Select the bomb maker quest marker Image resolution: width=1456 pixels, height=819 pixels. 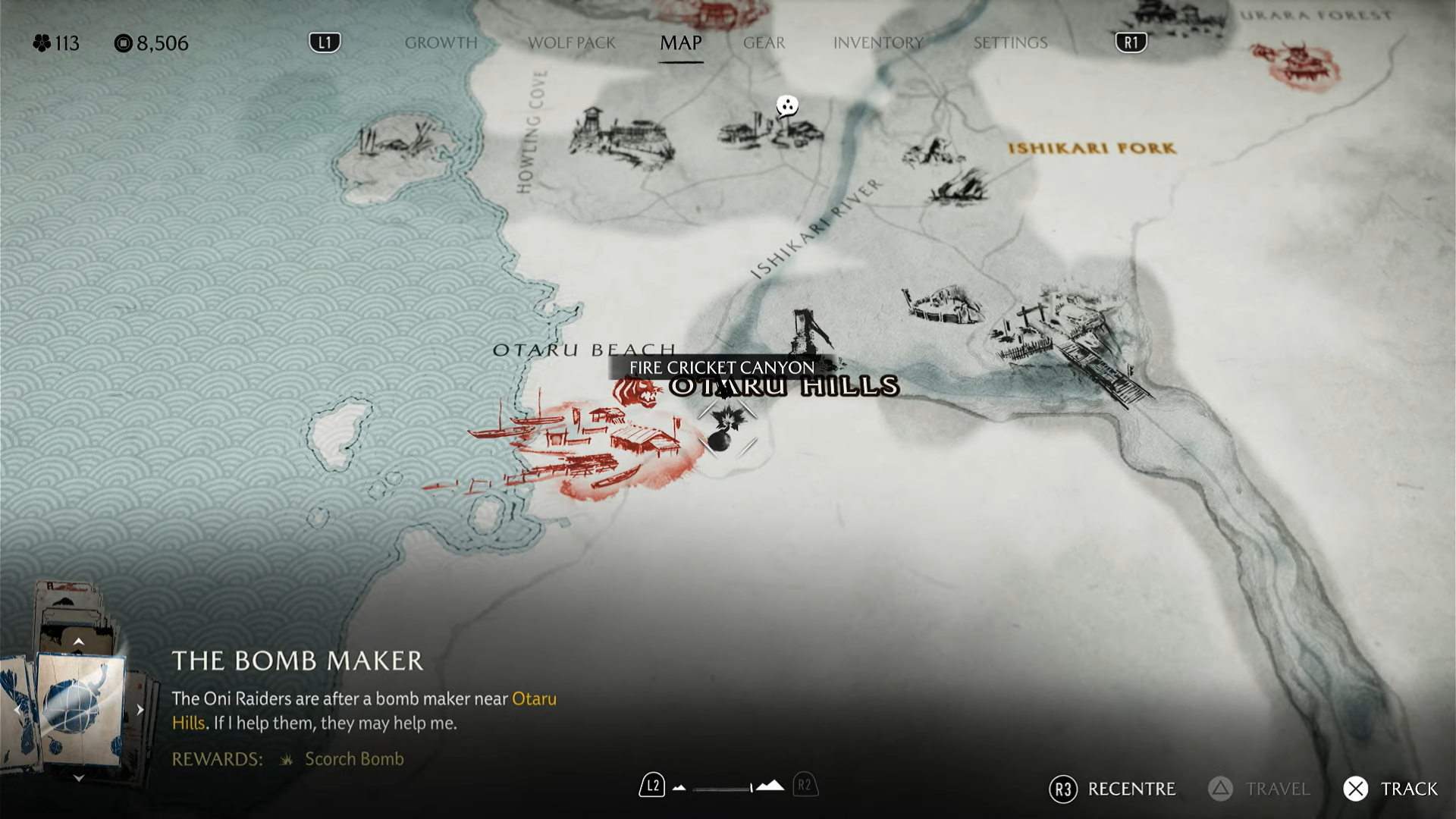point(726,429)
